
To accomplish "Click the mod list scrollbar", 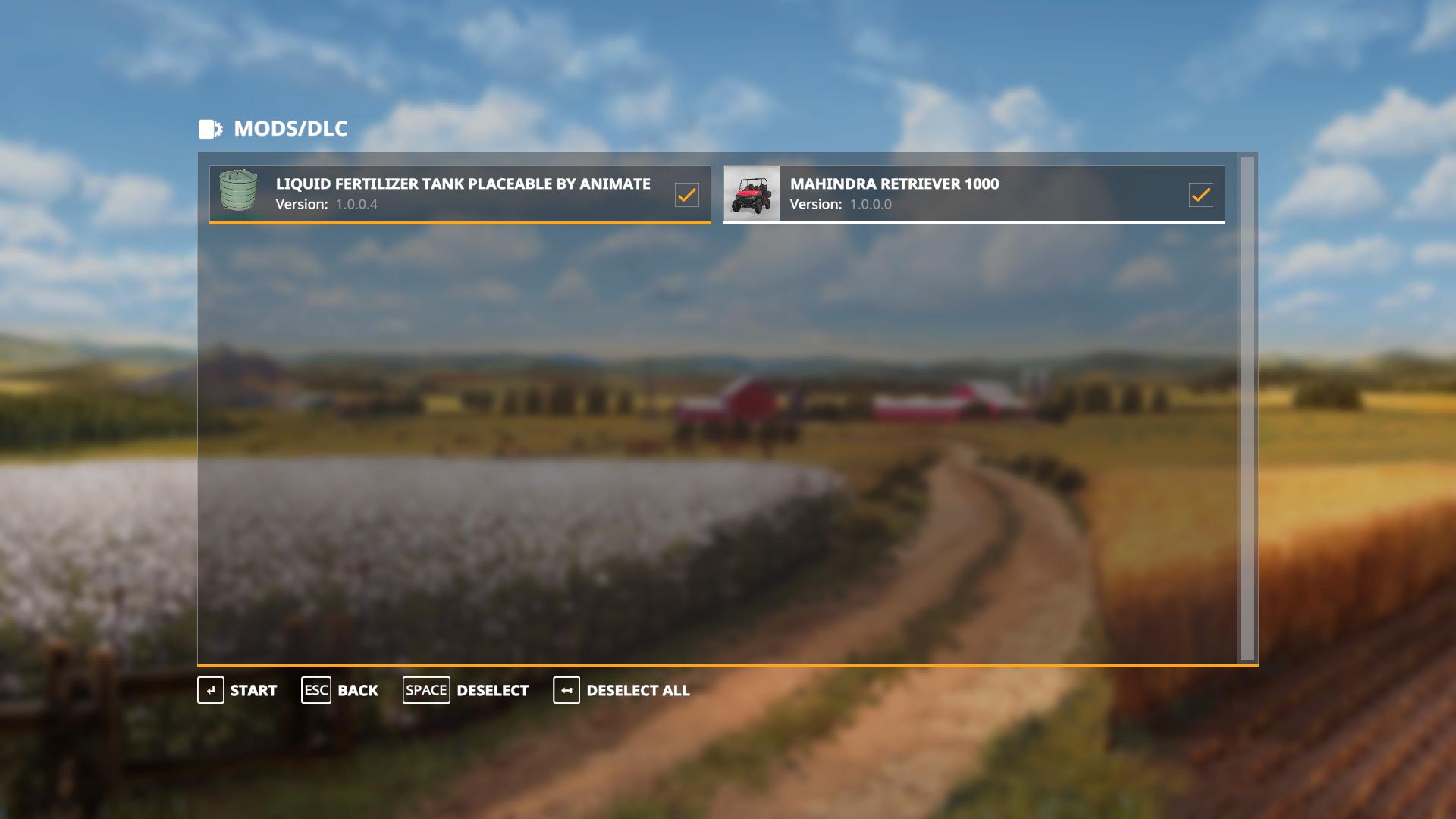I will (1247, 408).
